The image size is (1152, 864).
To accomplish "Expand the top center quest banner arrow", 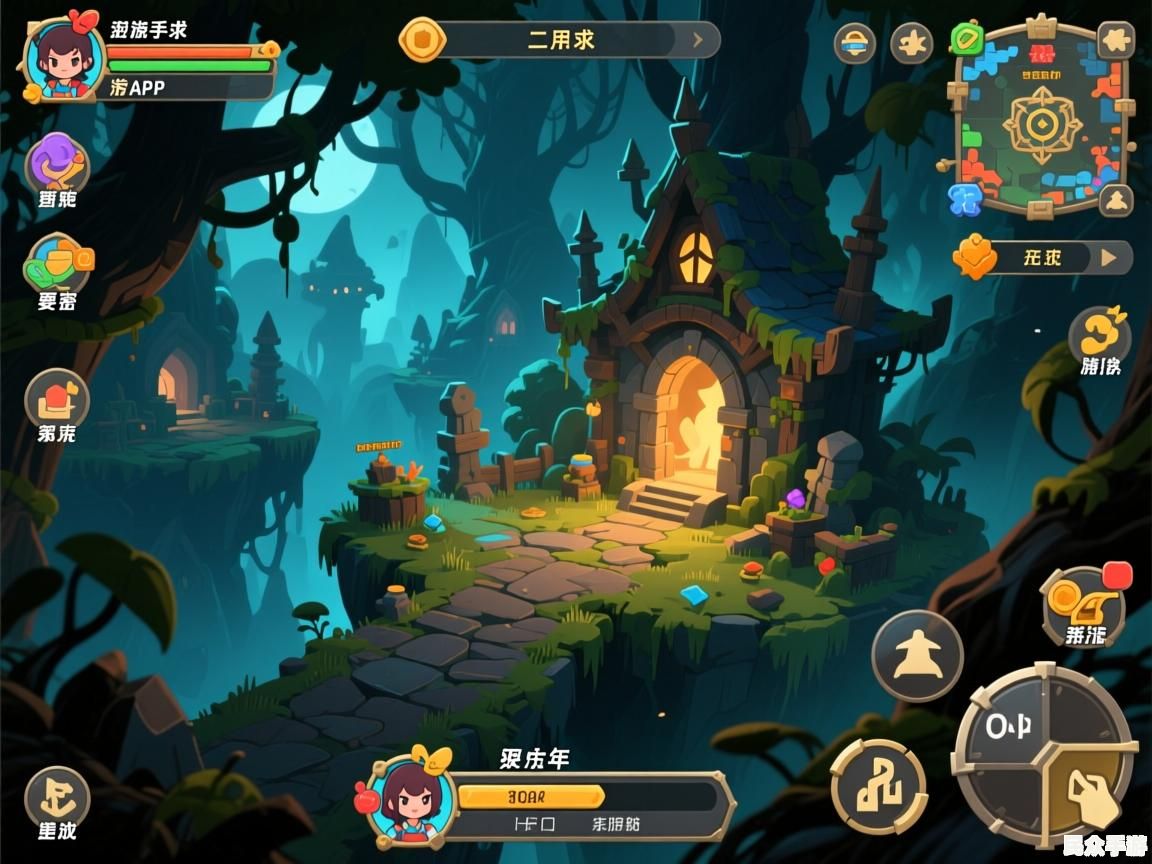I will (x=698, y=41).
